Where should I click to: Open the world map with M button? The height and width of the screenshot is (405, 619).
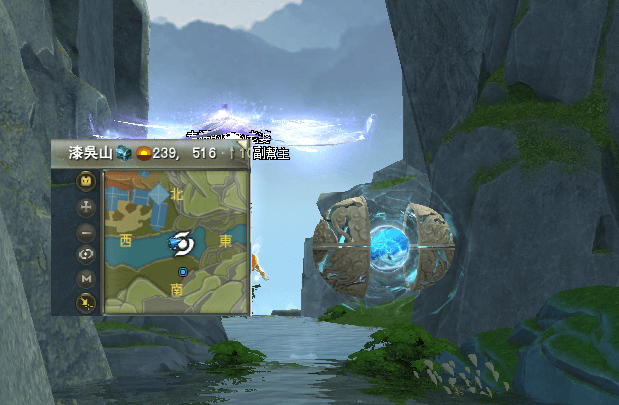click(87, 277)
